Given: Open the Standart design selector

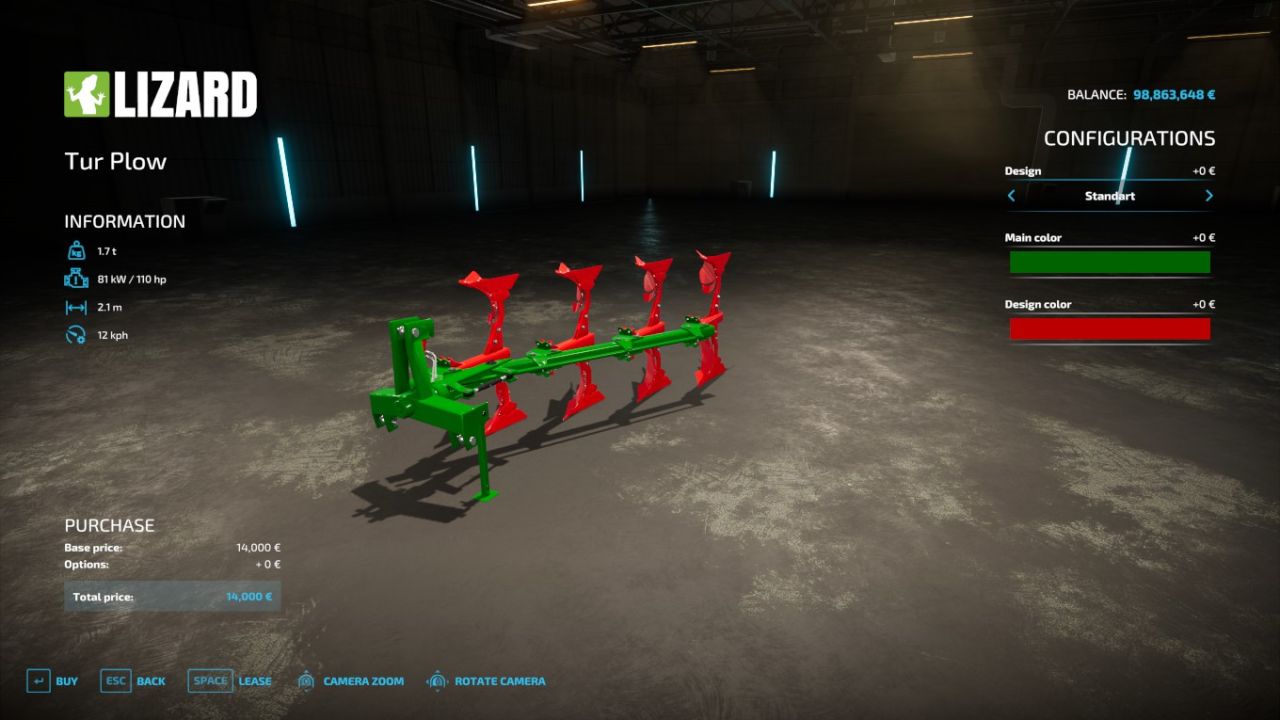Looking at the screenshot, I should (x=1110, y=196).
